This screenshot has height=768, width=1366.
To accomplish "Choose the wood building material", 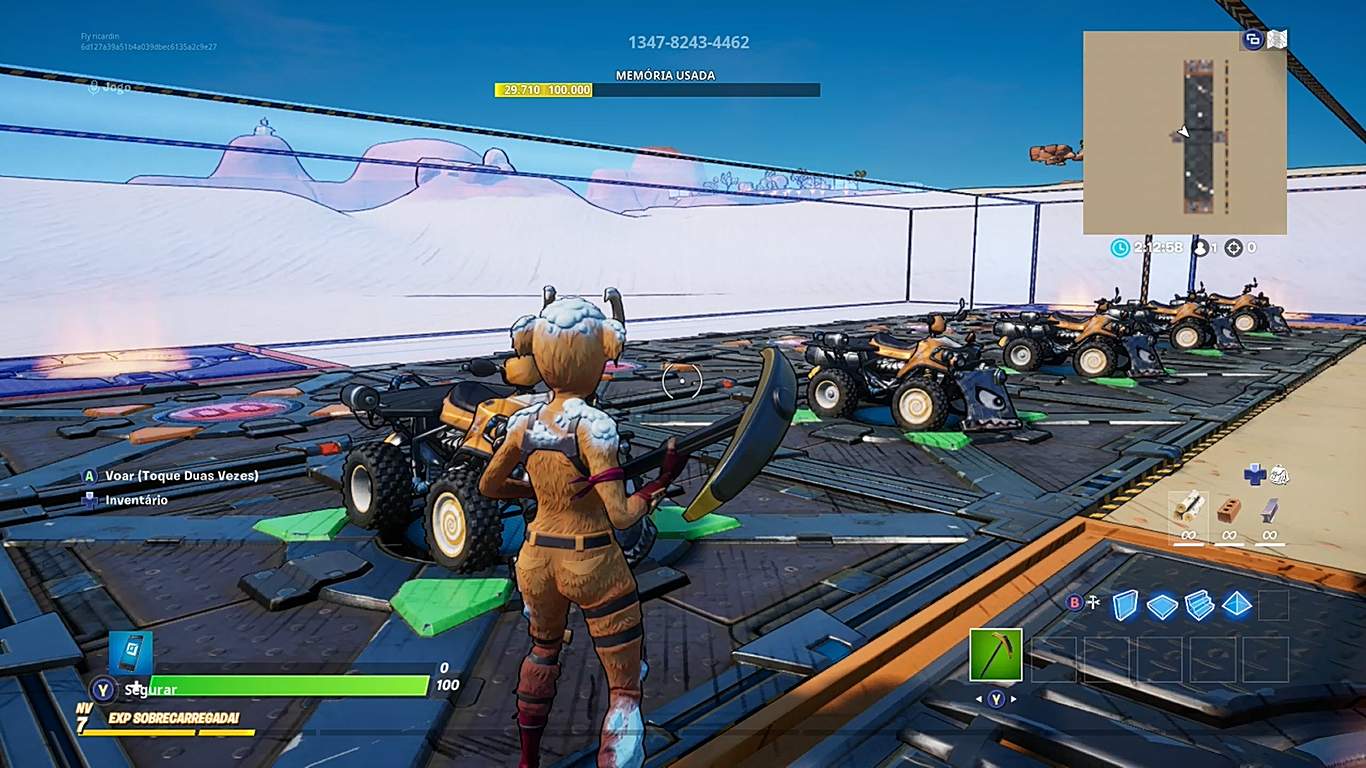I will click(x=1188, y=510).
